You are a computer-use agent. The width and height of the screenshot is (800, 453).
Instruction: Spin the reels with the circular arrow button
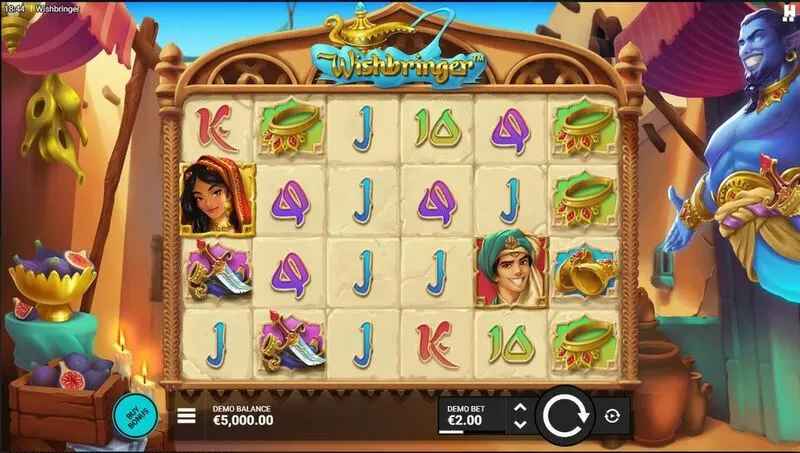click(x=565, y=415)
